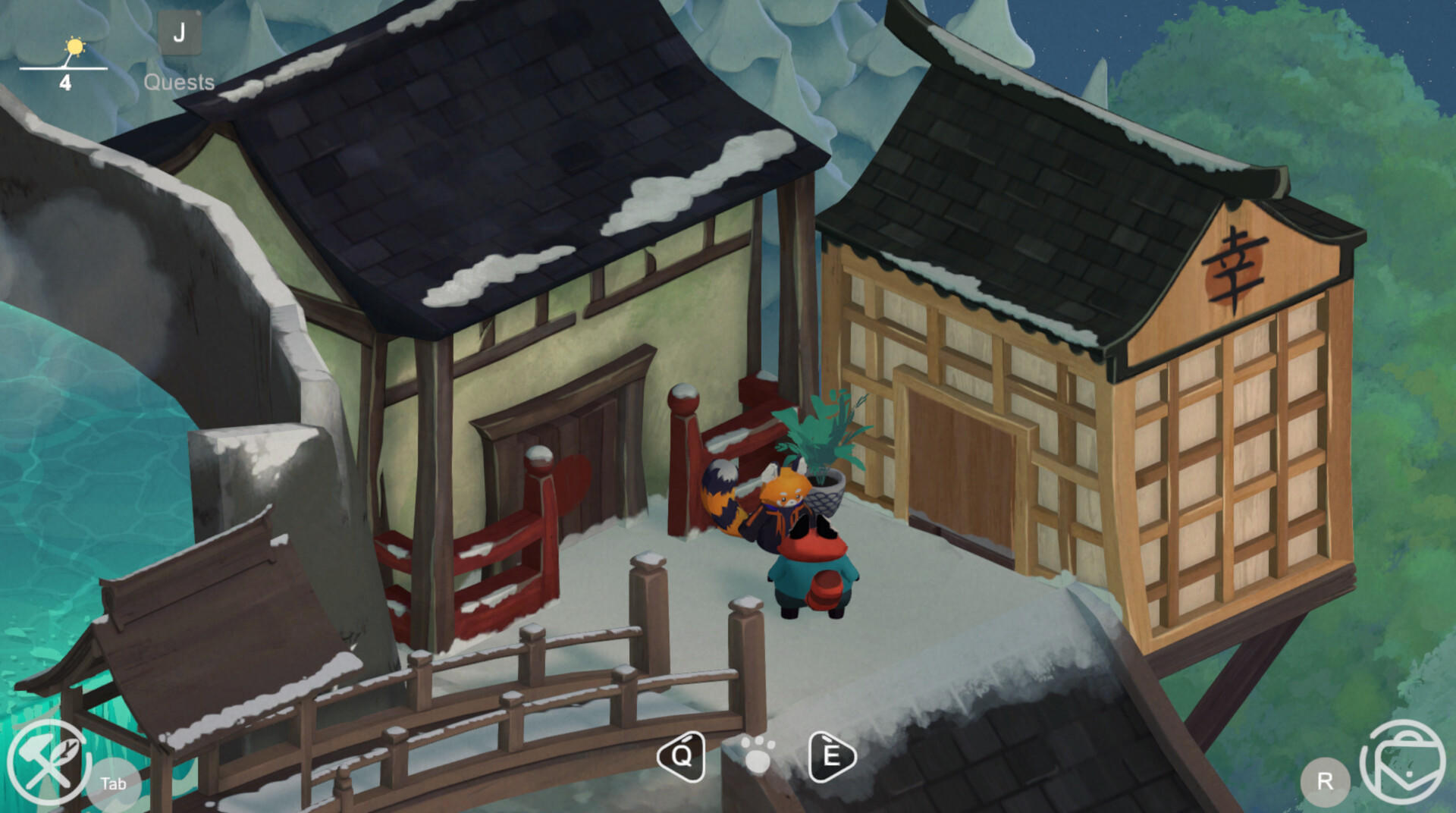Image resolution: width=1456 pixels, height=813 pixels.
Task: Toggle the Quests panel open
Action: 179,81
